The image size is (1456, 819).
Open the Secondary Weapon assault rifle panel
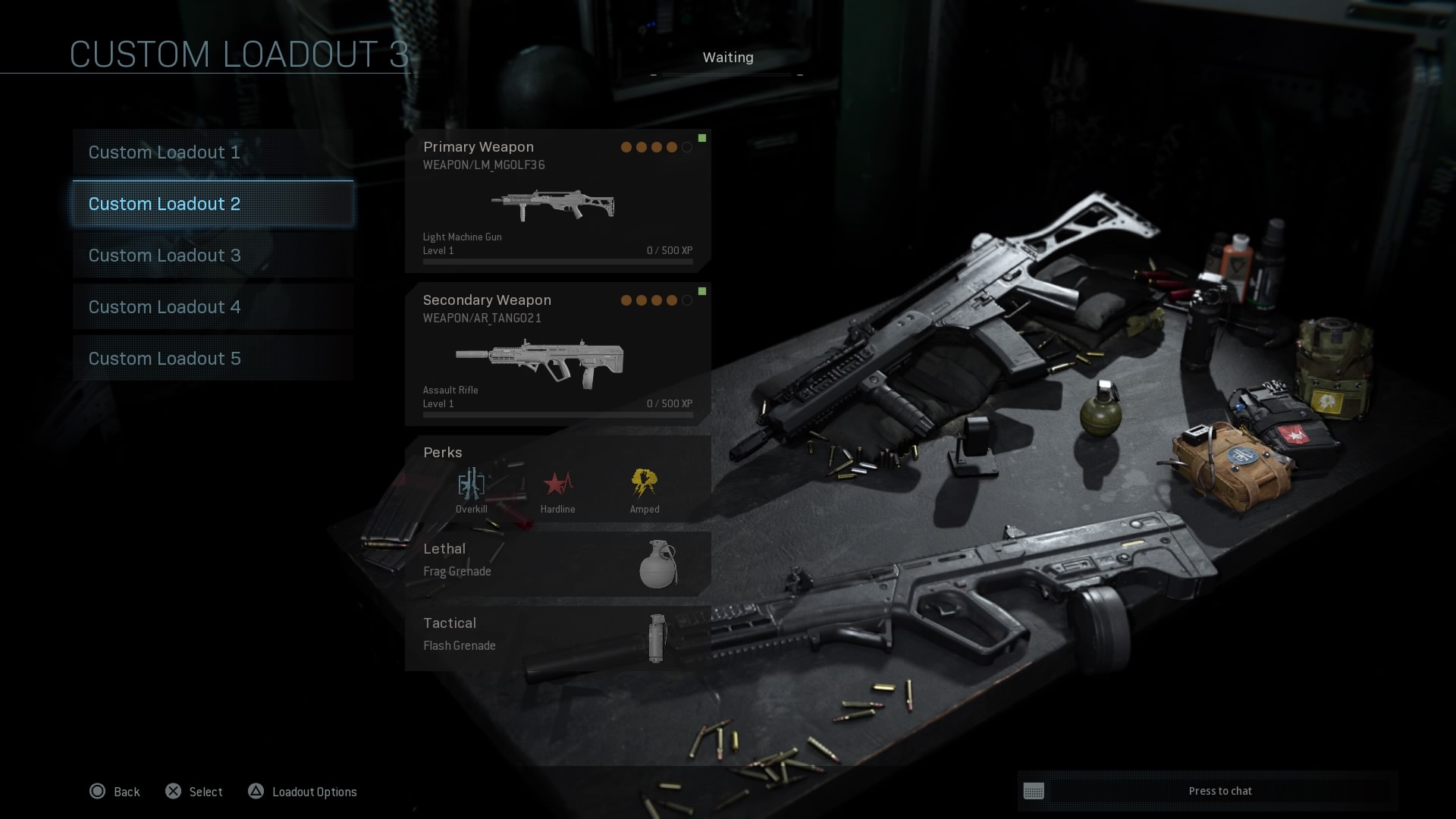click(x=557, y=355)
